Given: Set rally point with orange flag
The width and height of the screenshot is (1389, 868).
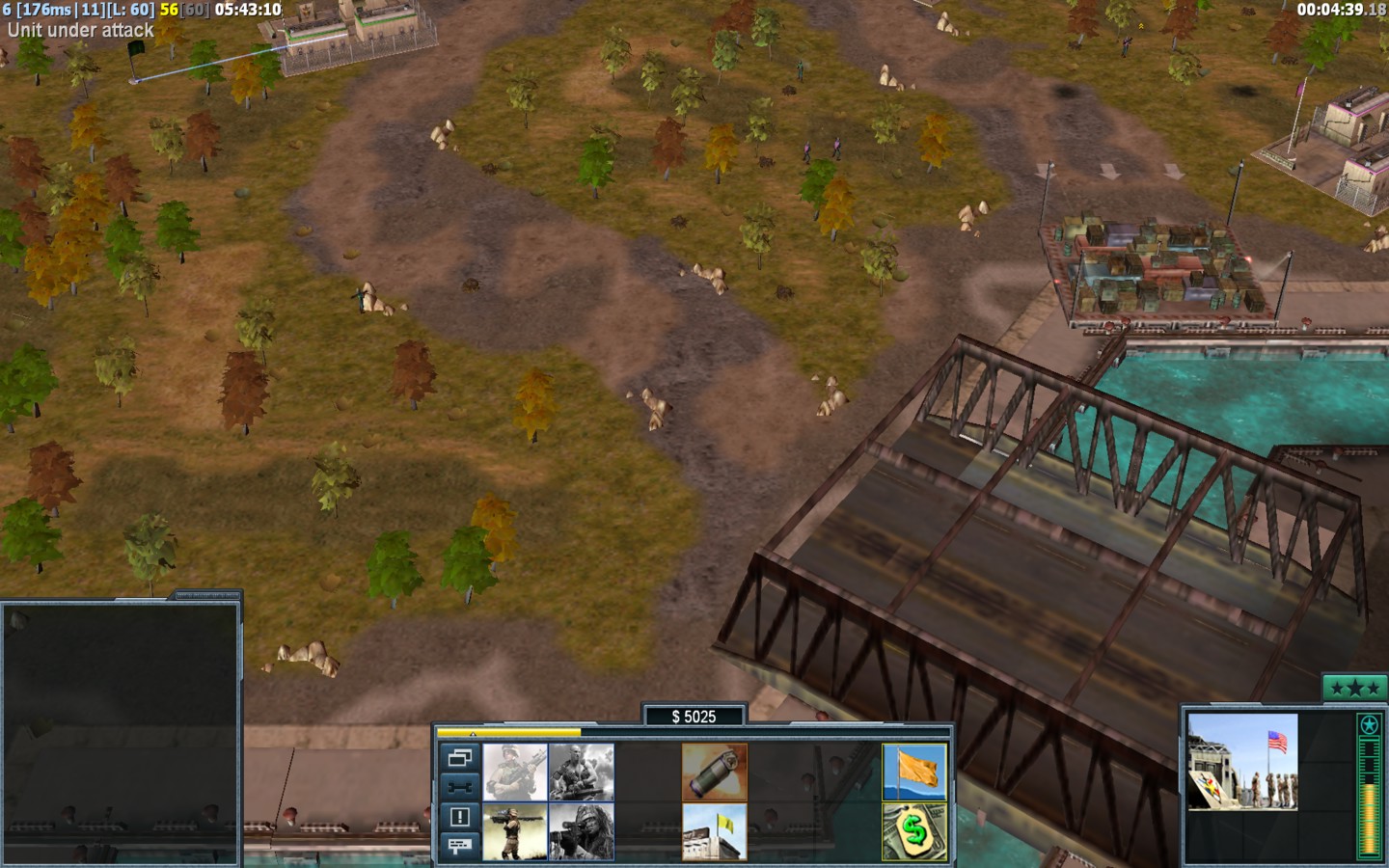Looking at the screenshot, I should point(914,772).
